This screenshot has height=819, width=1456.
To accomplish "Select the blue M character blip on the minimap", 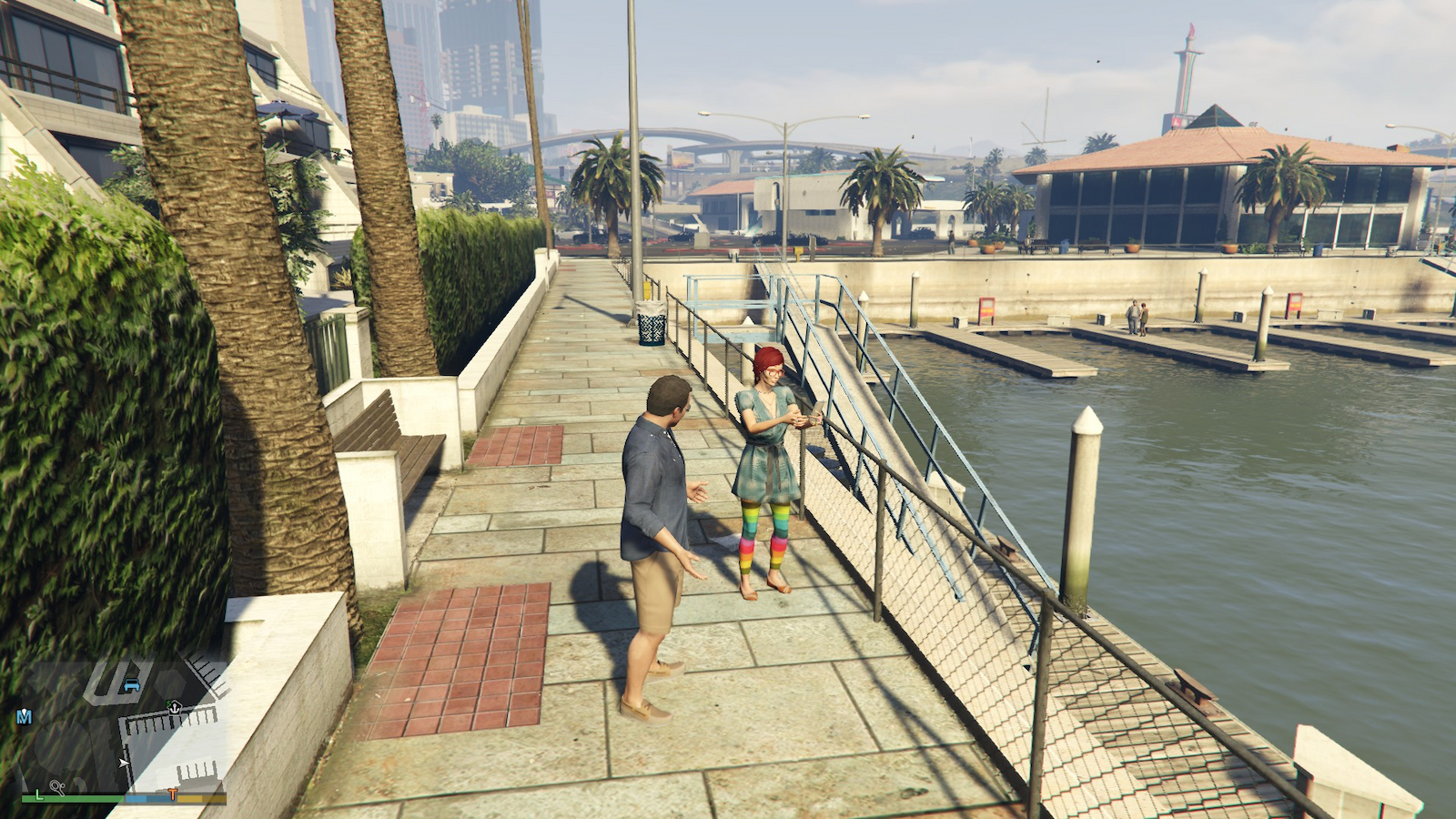I will click(x=25, y=715).
